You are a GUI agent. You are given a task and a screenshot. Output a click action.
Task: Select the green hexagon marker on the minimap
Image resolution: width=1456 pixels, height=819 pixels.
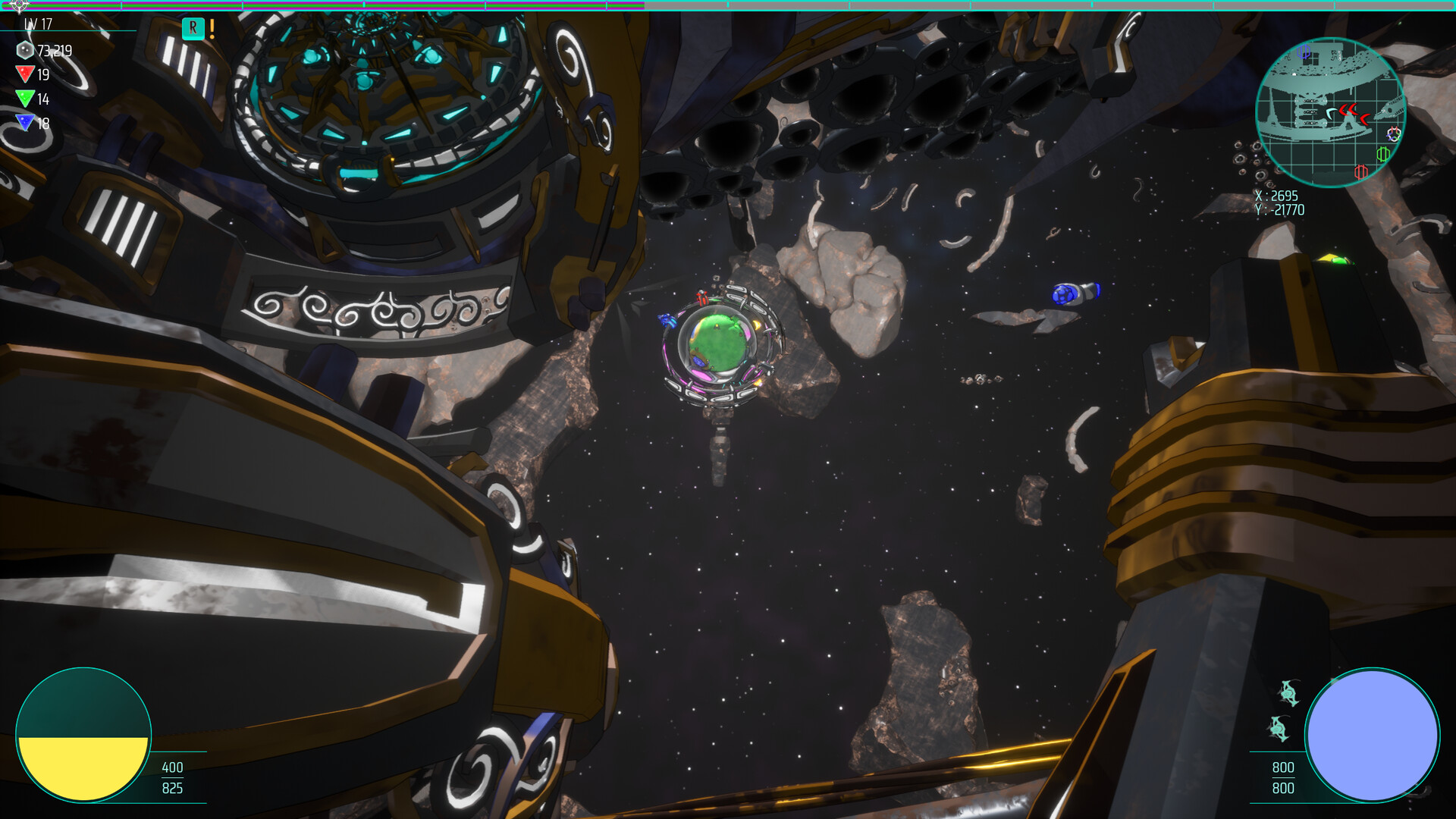[x=1382, y=154]
